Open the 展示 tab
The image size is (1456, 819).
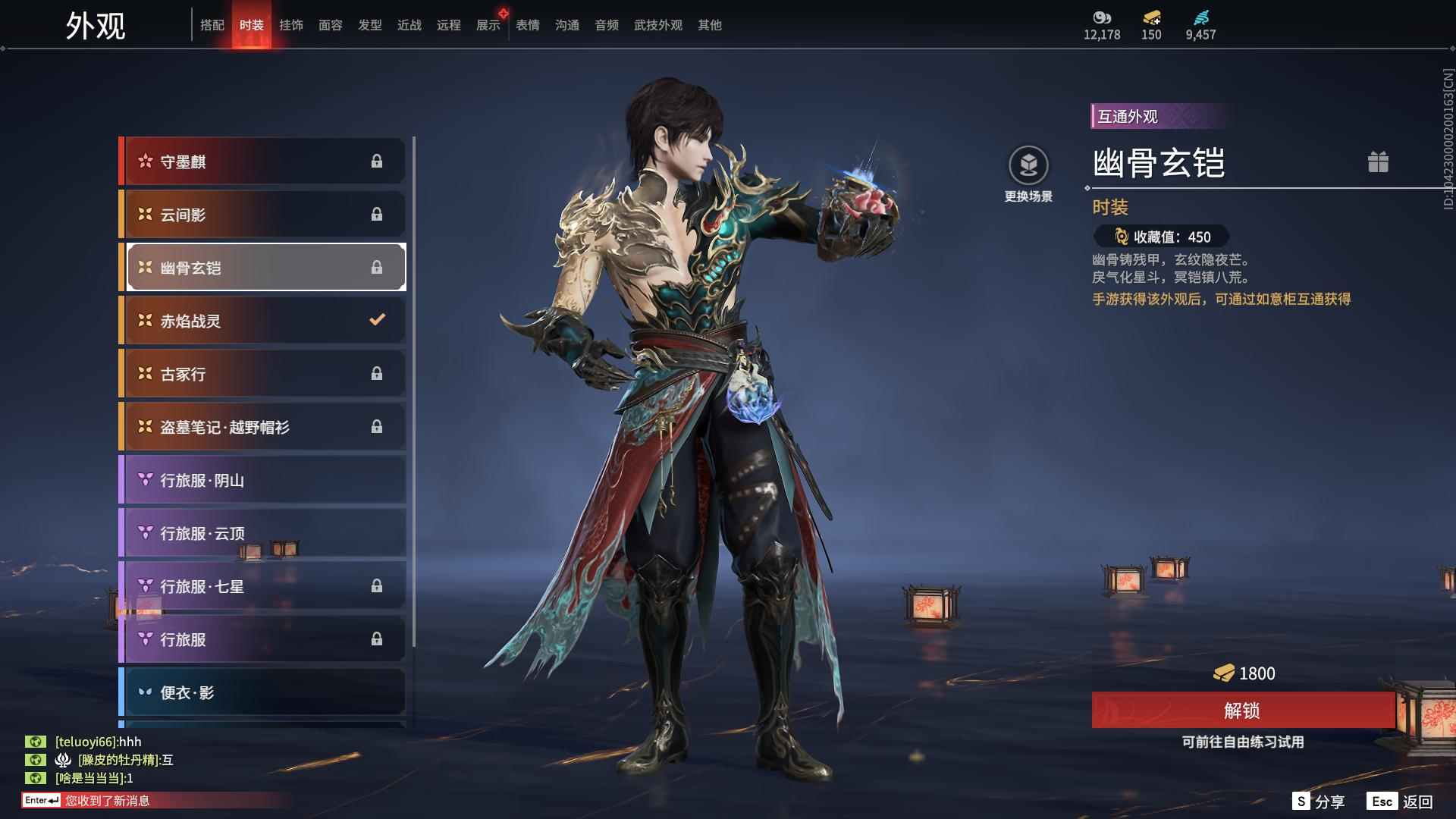click(x=488, y=25)
